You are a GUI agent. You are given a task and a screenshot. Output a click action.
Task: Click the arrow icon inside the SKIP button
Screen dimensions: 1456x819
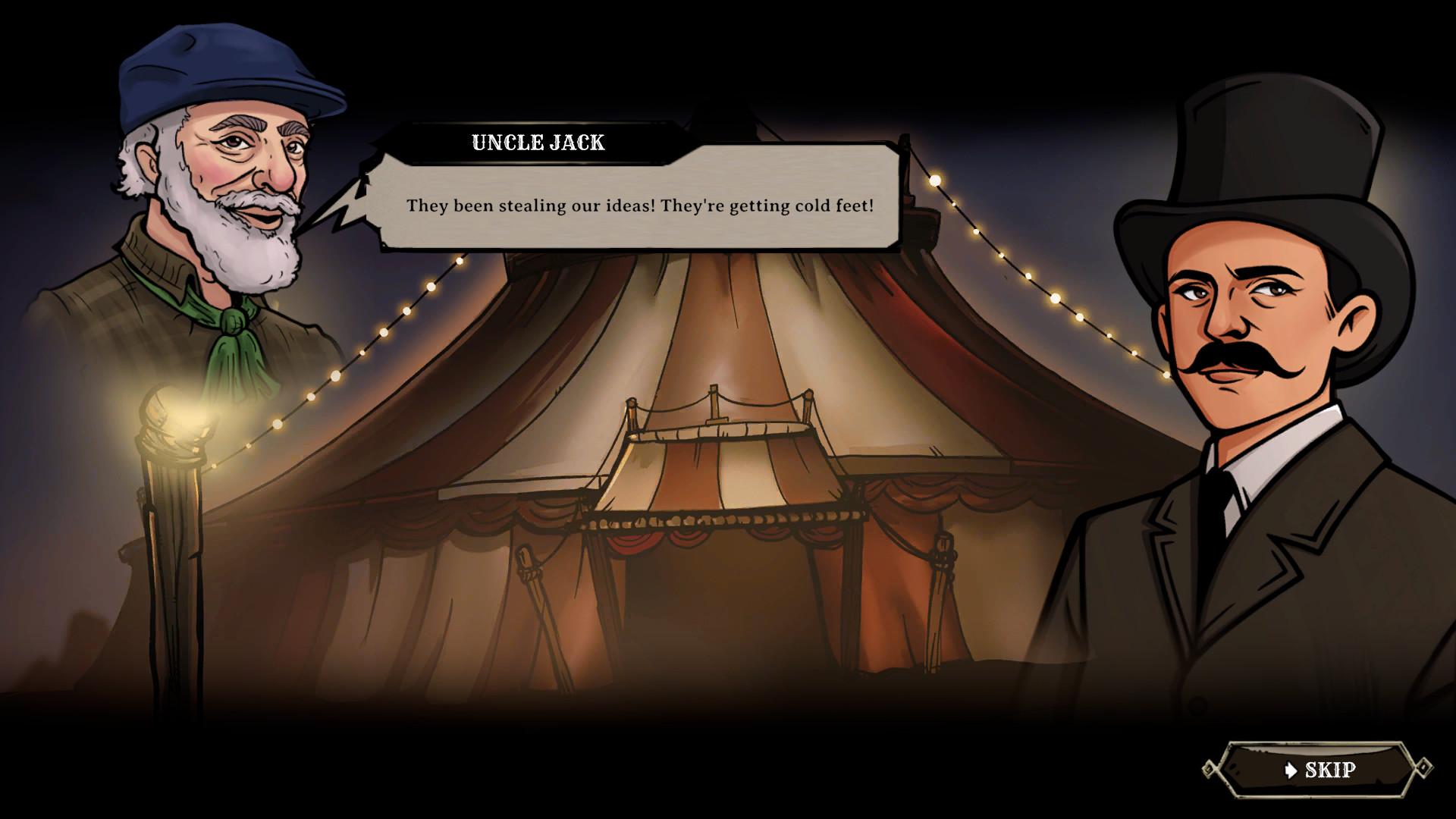[x=1291, y=770]
